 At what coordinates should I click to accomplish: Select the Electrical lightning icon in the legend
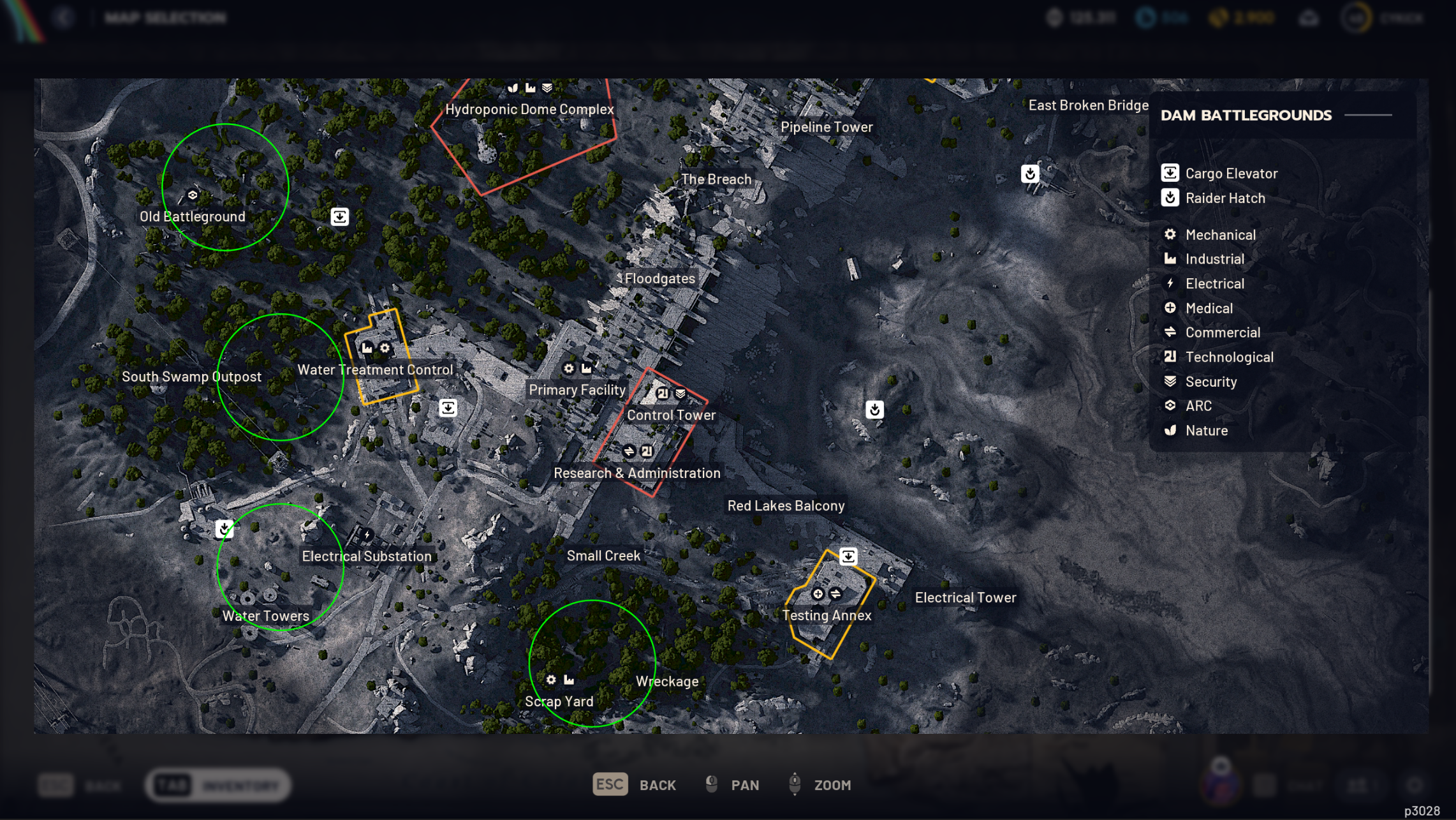click(x=1170, y=283)
